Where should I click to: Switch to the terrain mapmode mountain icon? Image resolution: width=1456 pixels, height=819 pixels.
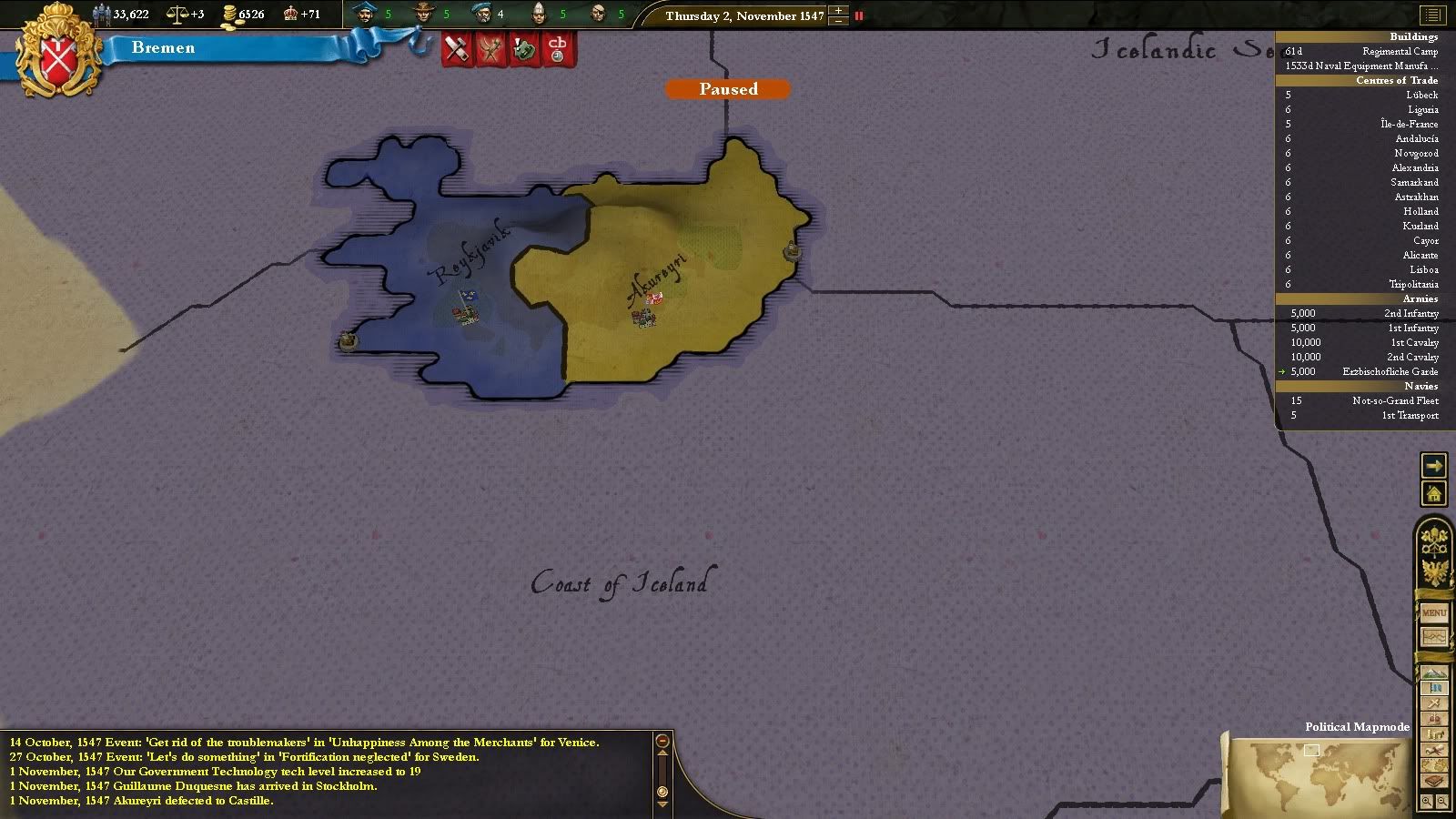tap(1434, 673)
